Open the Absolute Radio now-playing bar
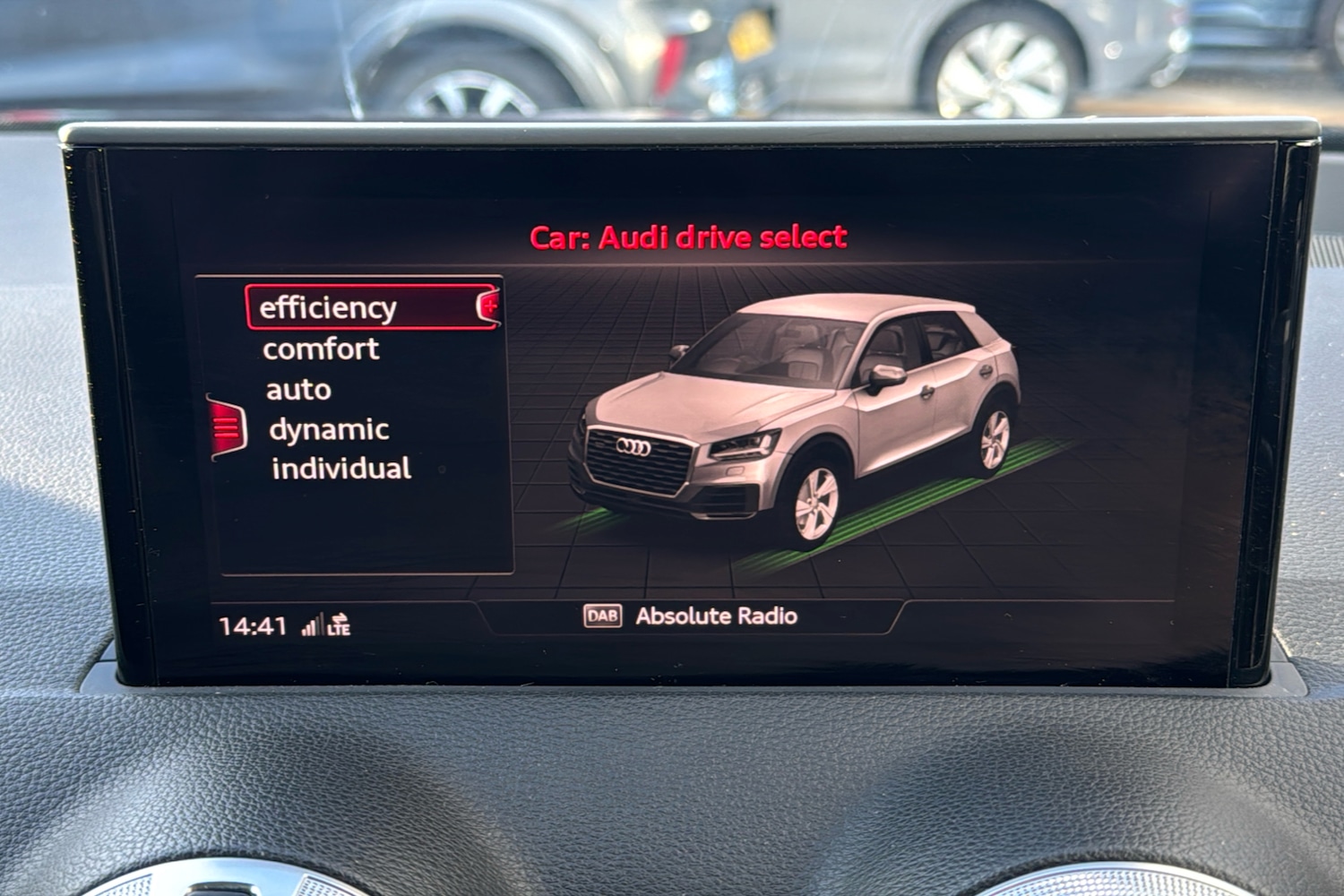Image resolution: width=1344 pixels, height=896 pixels. (717, 616)
